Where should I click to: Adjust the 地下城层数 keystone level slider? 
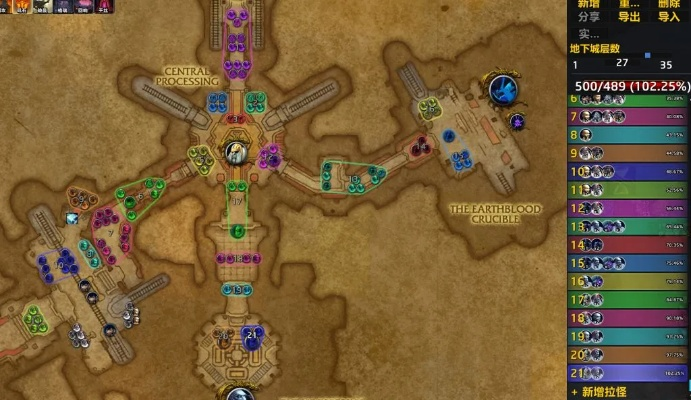point(646,56)
